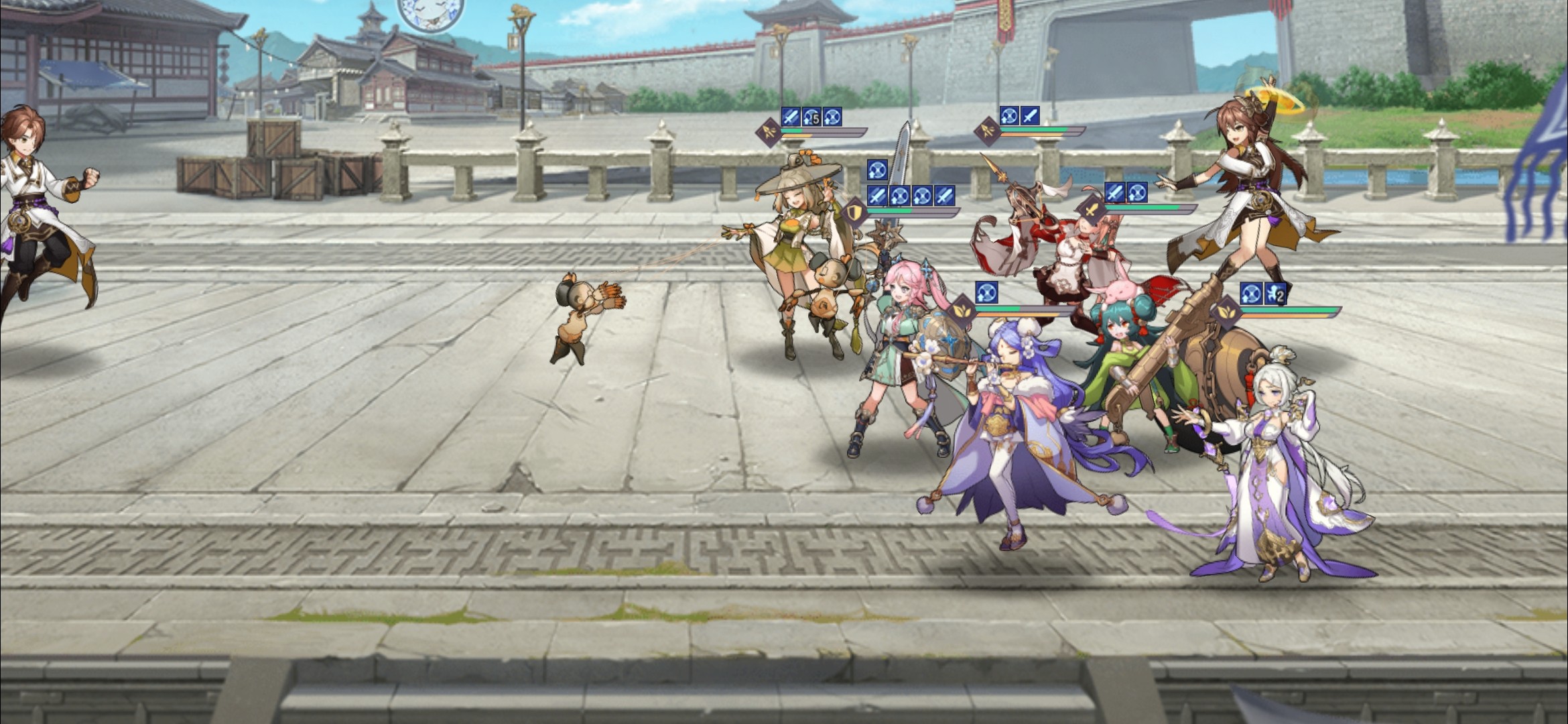Tap the blue-and-white porcelain plate icon
1568x724 pixels.
[430, 12]
